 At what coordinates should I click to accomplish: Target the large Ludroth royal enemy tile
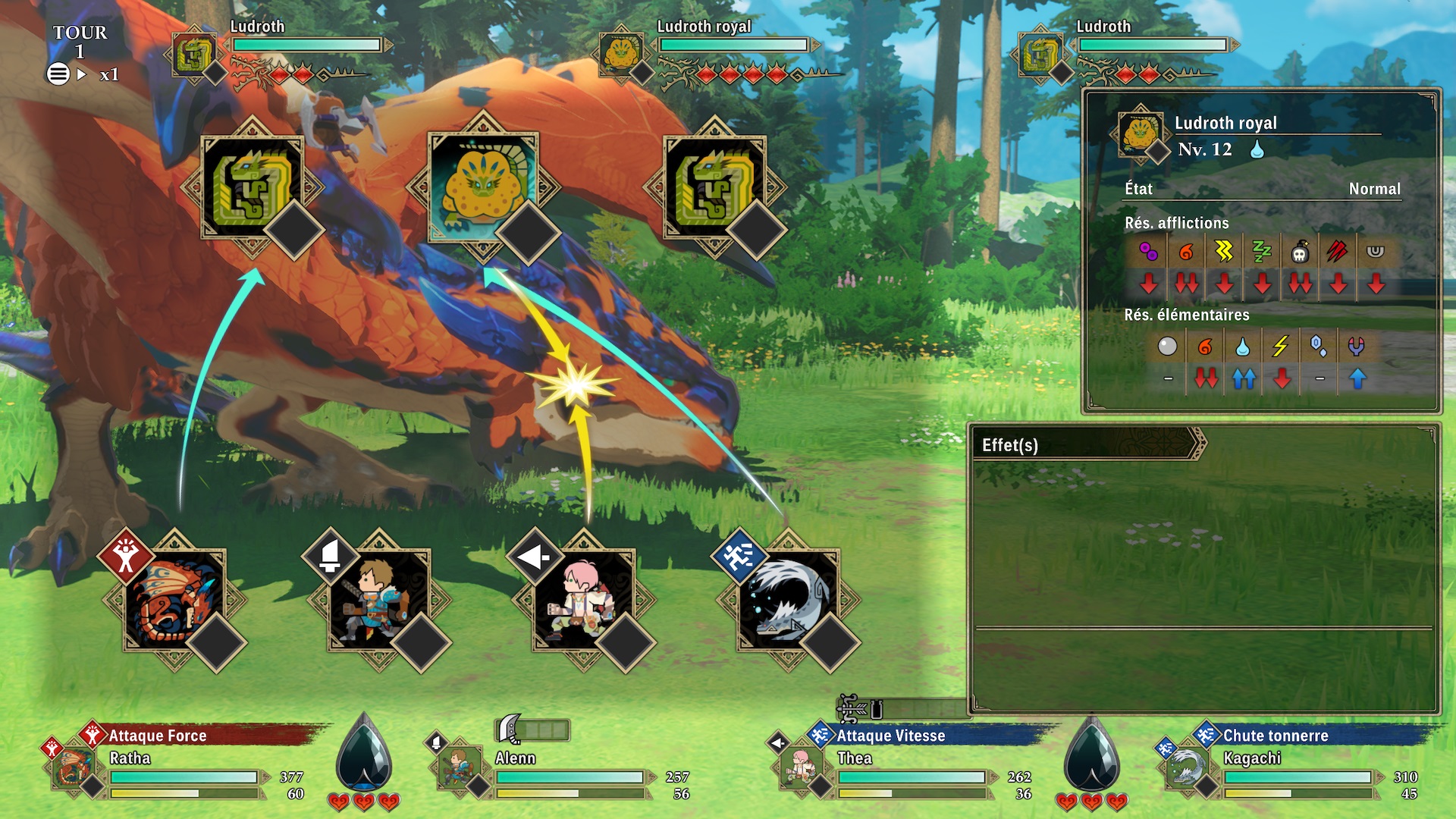click(482, 187)
